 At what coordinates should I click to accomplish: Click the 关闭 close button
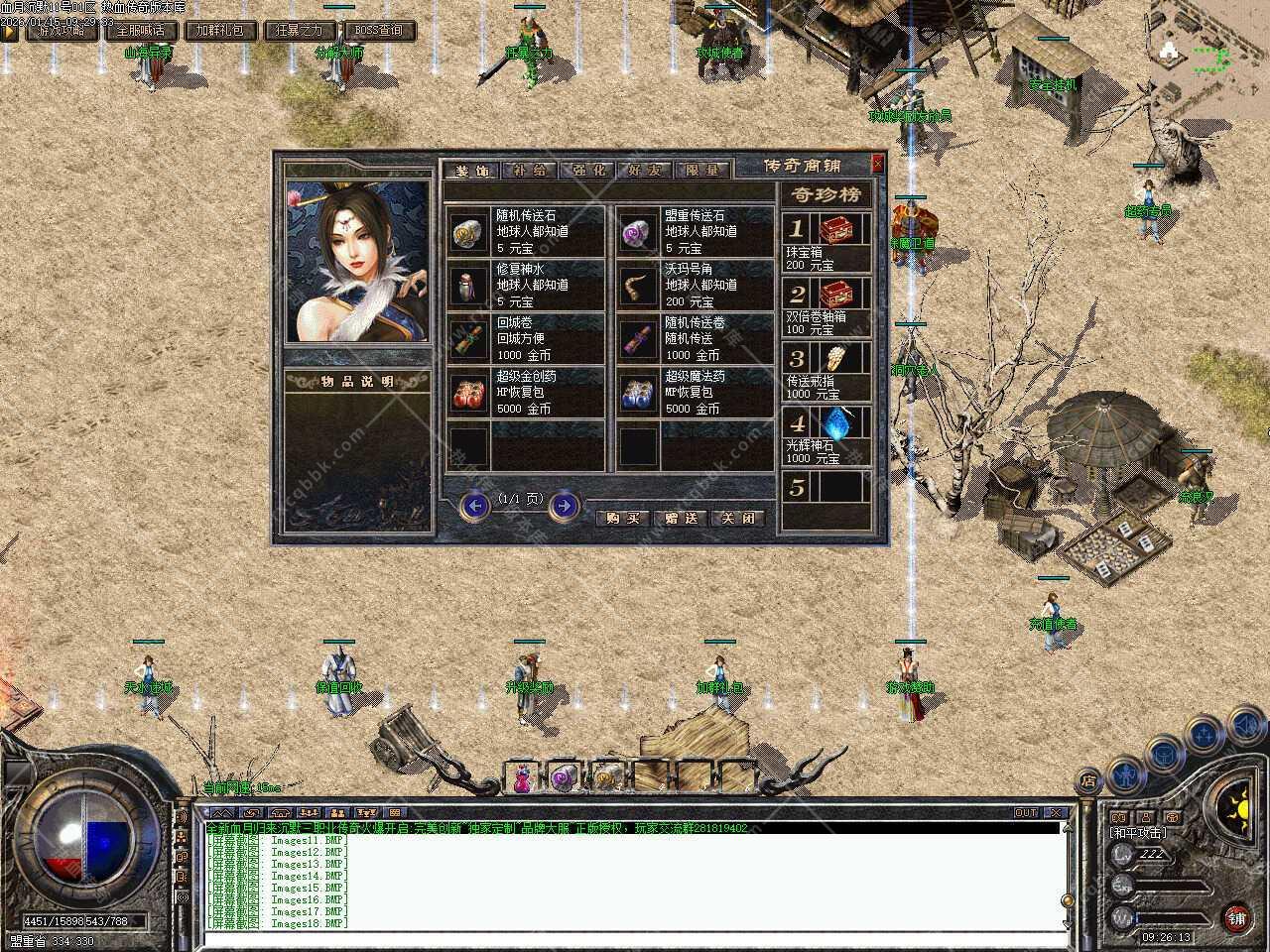(x=738, y=518)
